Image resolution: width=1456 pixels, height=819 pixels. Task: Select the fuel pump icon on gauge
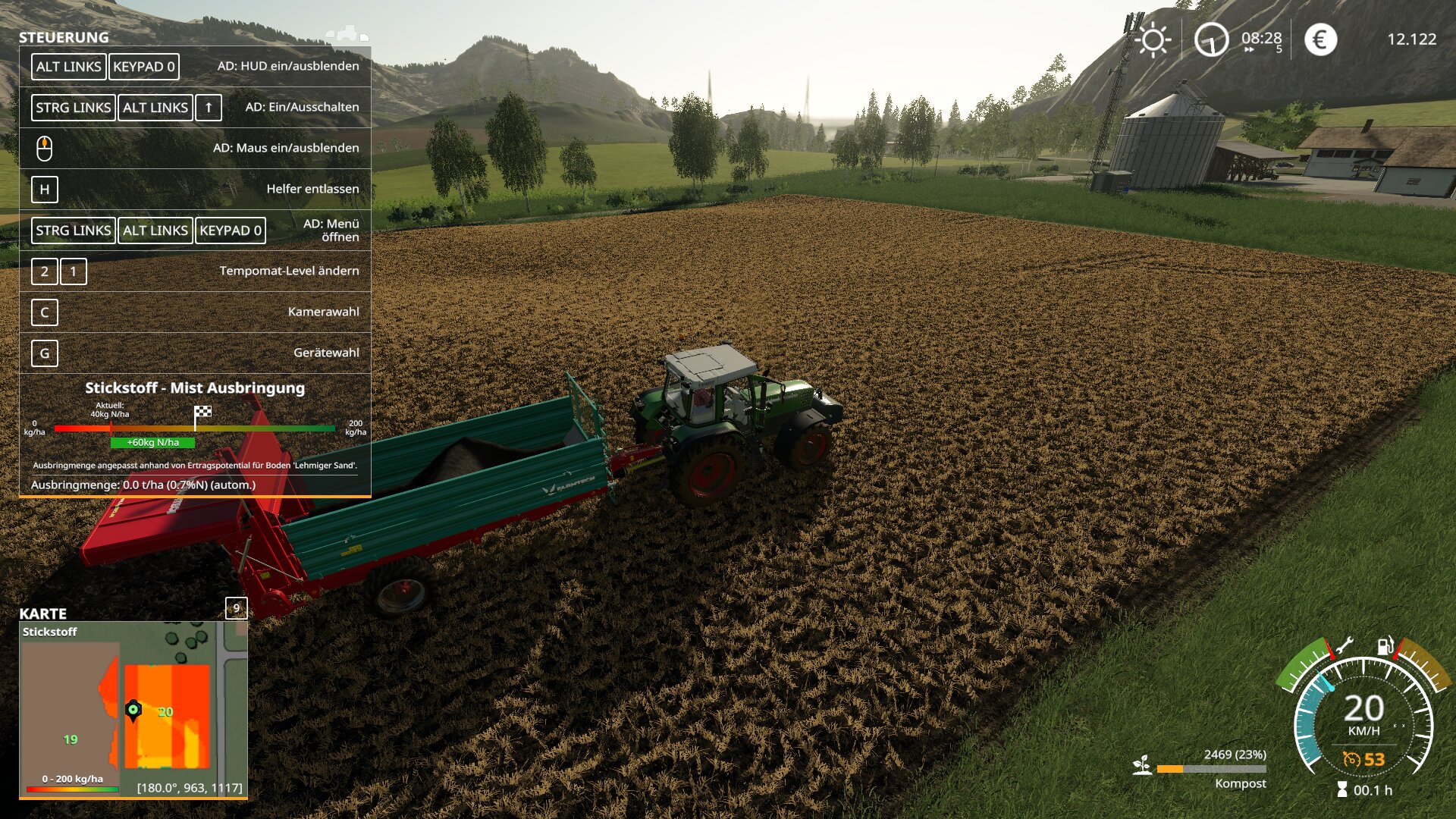tap(1385, 645)
